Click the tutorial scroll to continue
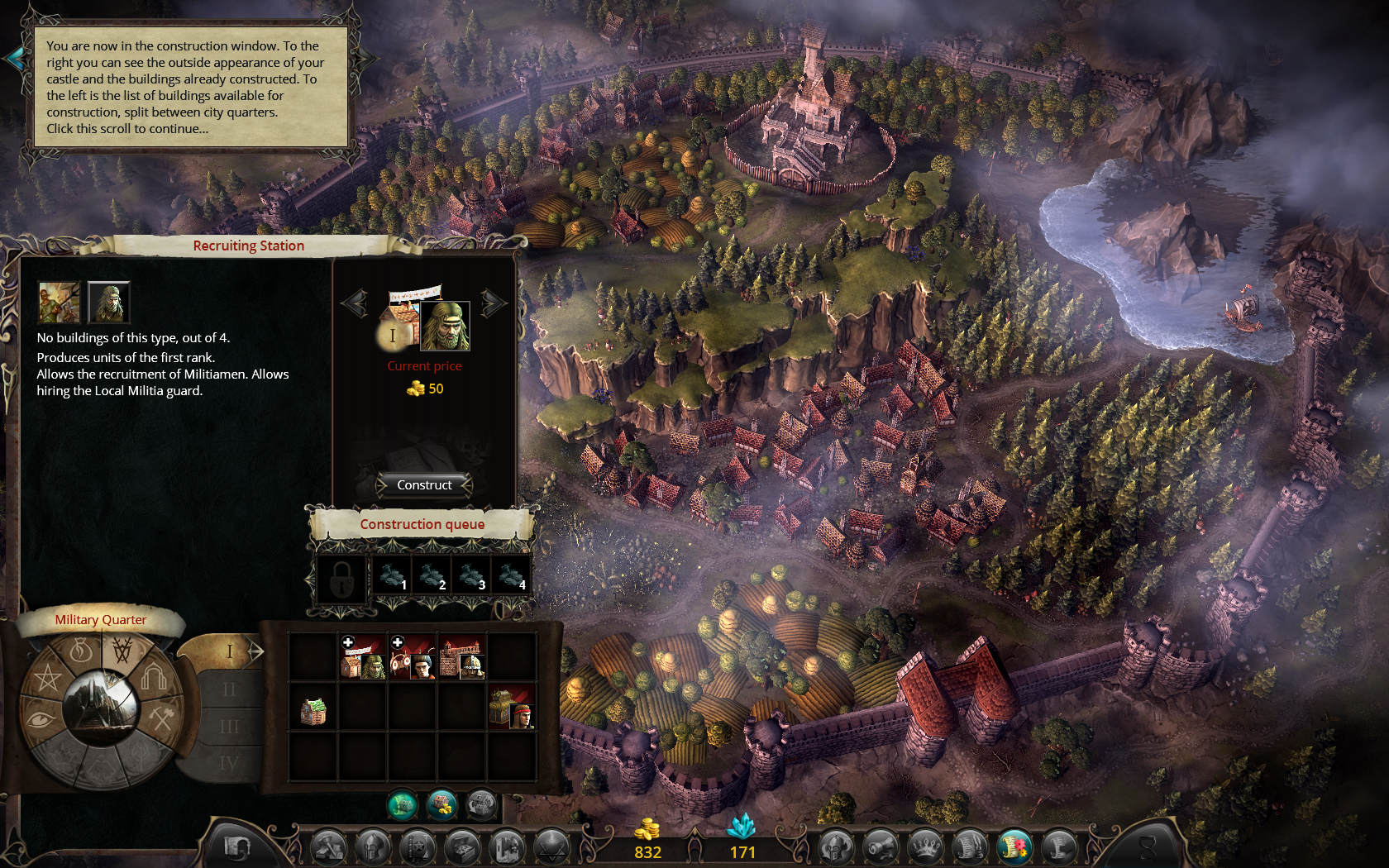The height and width of the screenshot is (868, 1389). point(190,87)
